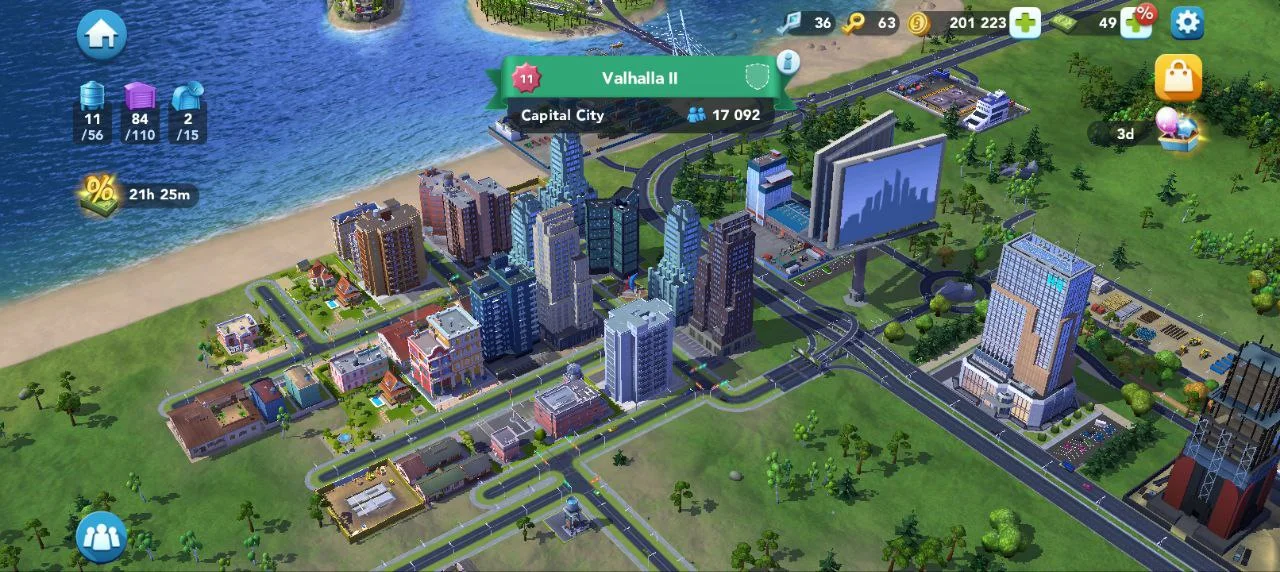Buy SimCash with the discounted plus button
This screenshot has width=1280, height=572.
(x=1137, y=21)
